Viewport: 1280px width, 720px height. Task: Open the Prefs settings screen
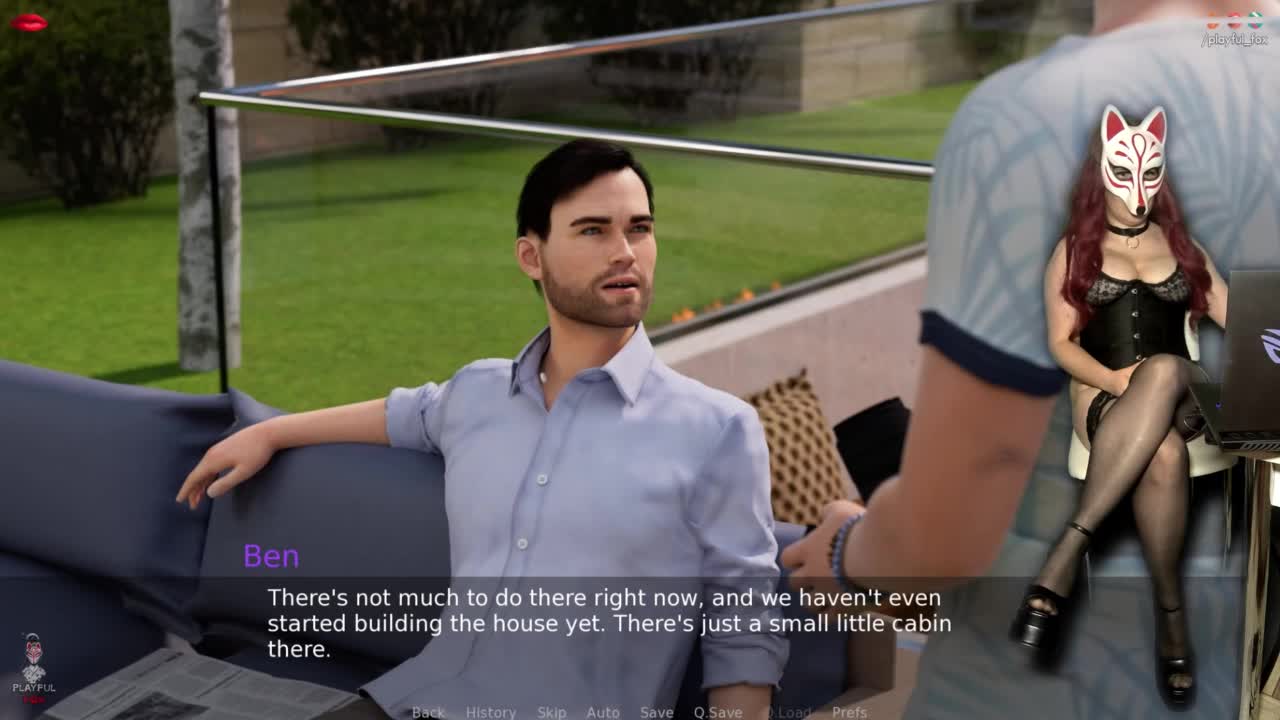click(x=849, y=712)
